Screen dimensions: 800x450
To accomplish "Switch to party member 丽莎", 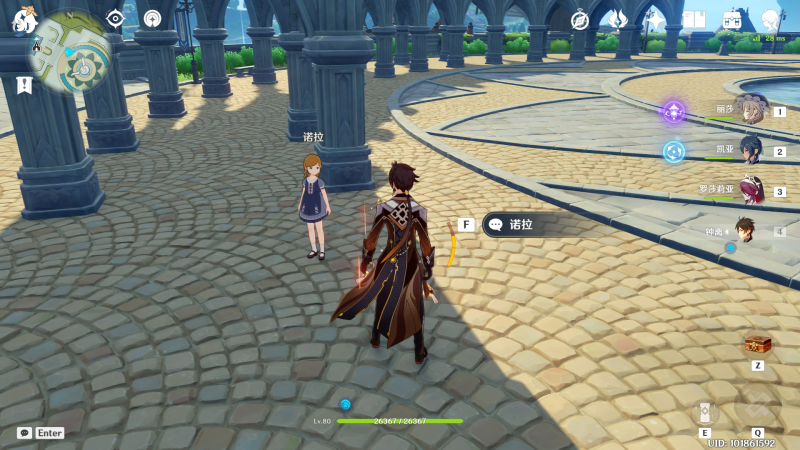I will point(750,110).
